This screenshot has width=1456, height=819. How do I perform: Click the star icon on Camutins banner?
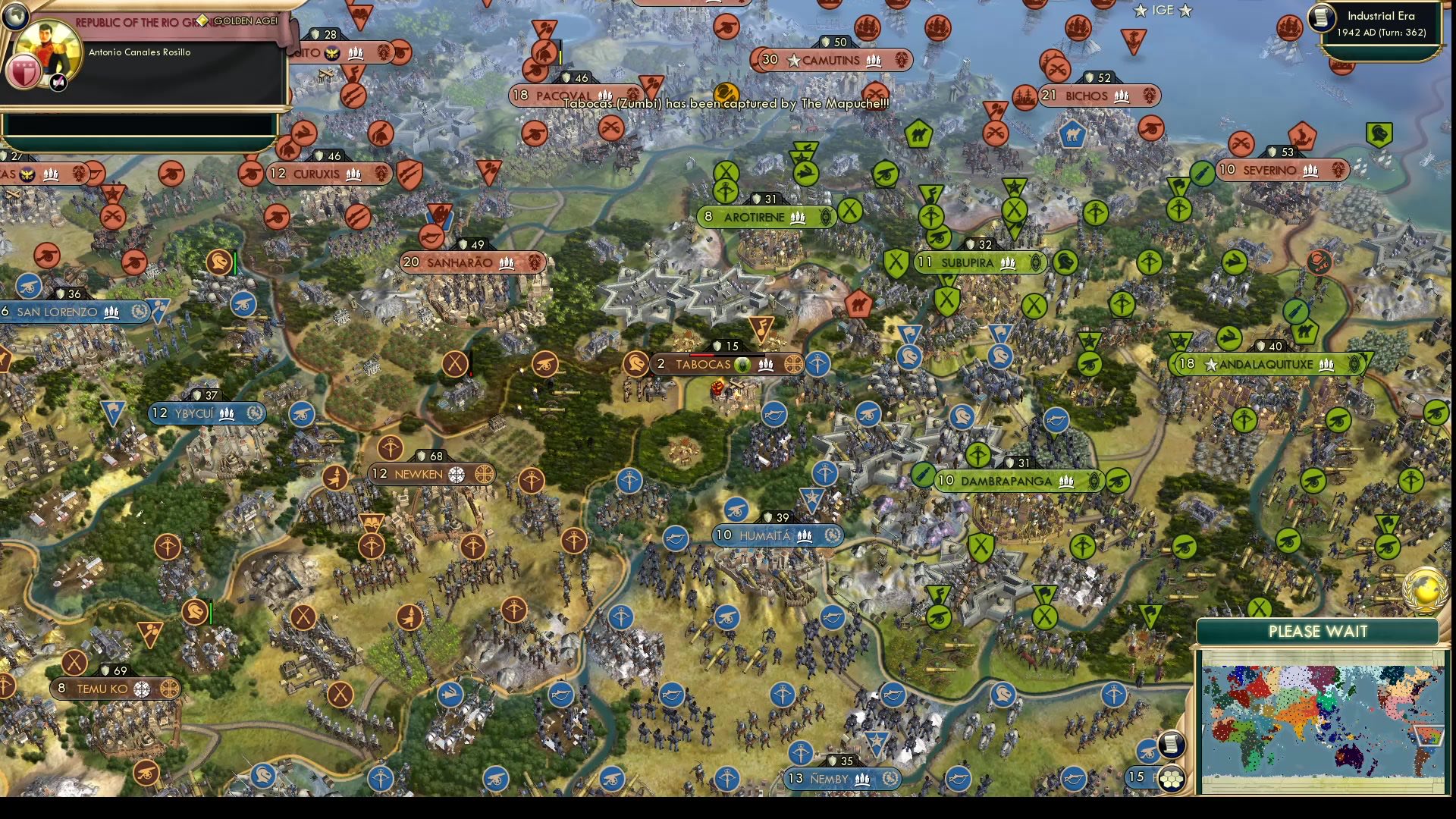(x=793, y=61)
